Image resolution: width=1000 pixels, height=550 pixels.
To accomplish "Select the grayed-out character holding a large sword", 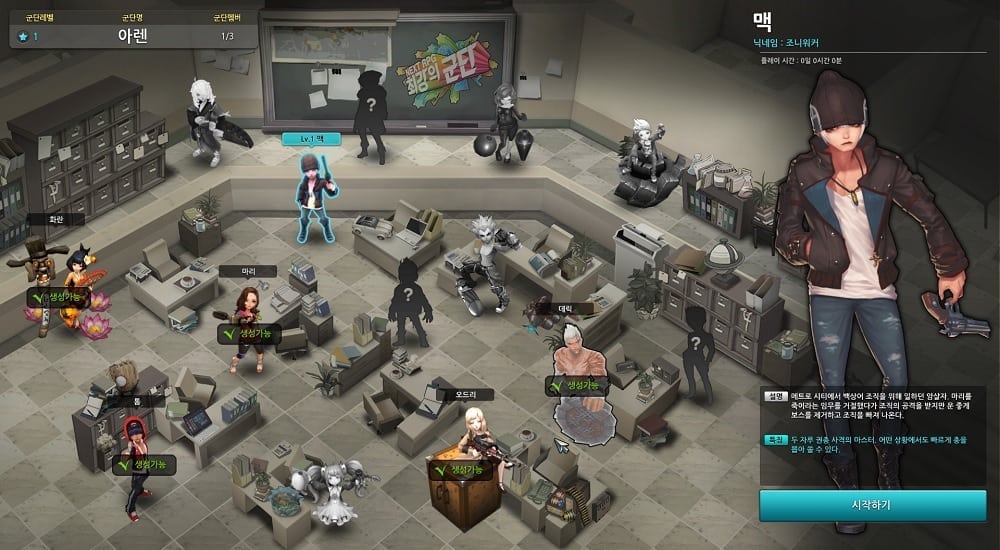I will (206, 118).
